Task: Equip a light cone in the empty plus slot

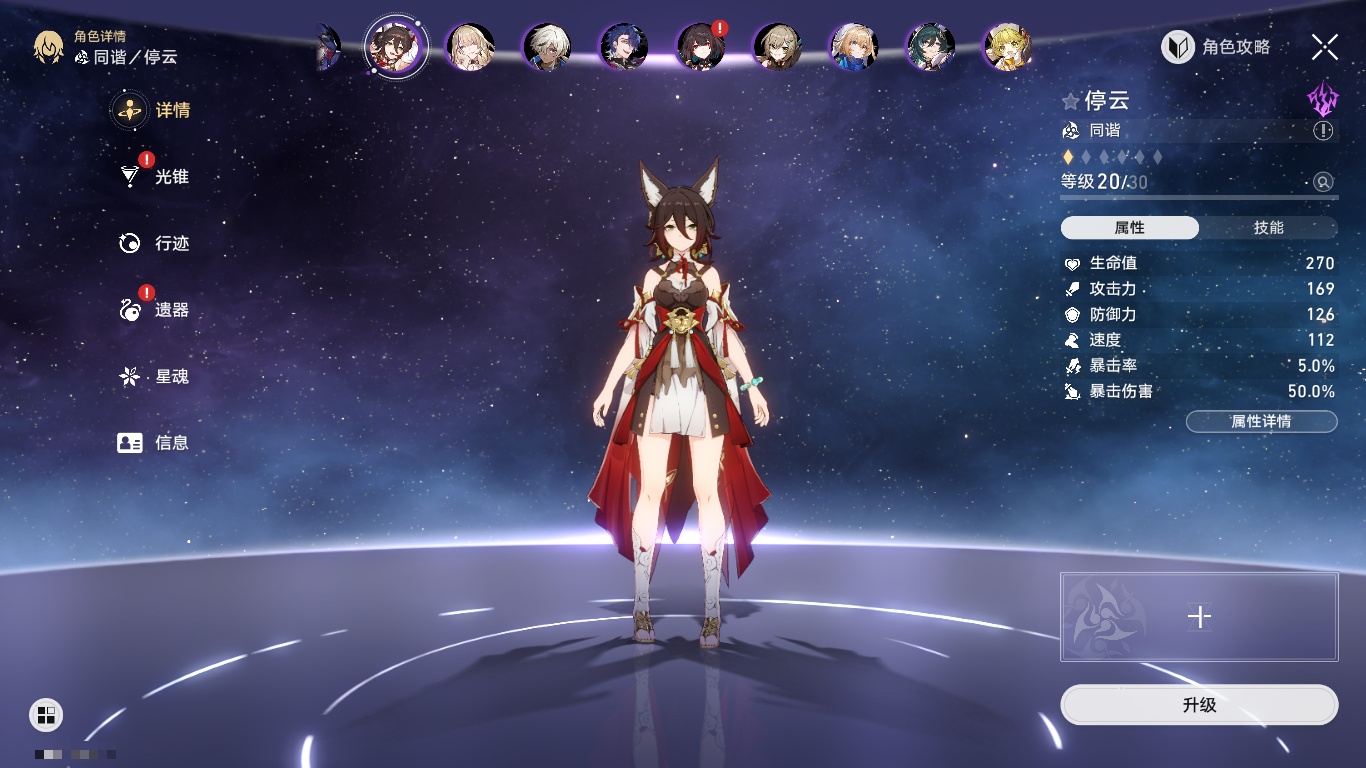Action: coord(1199,617)
